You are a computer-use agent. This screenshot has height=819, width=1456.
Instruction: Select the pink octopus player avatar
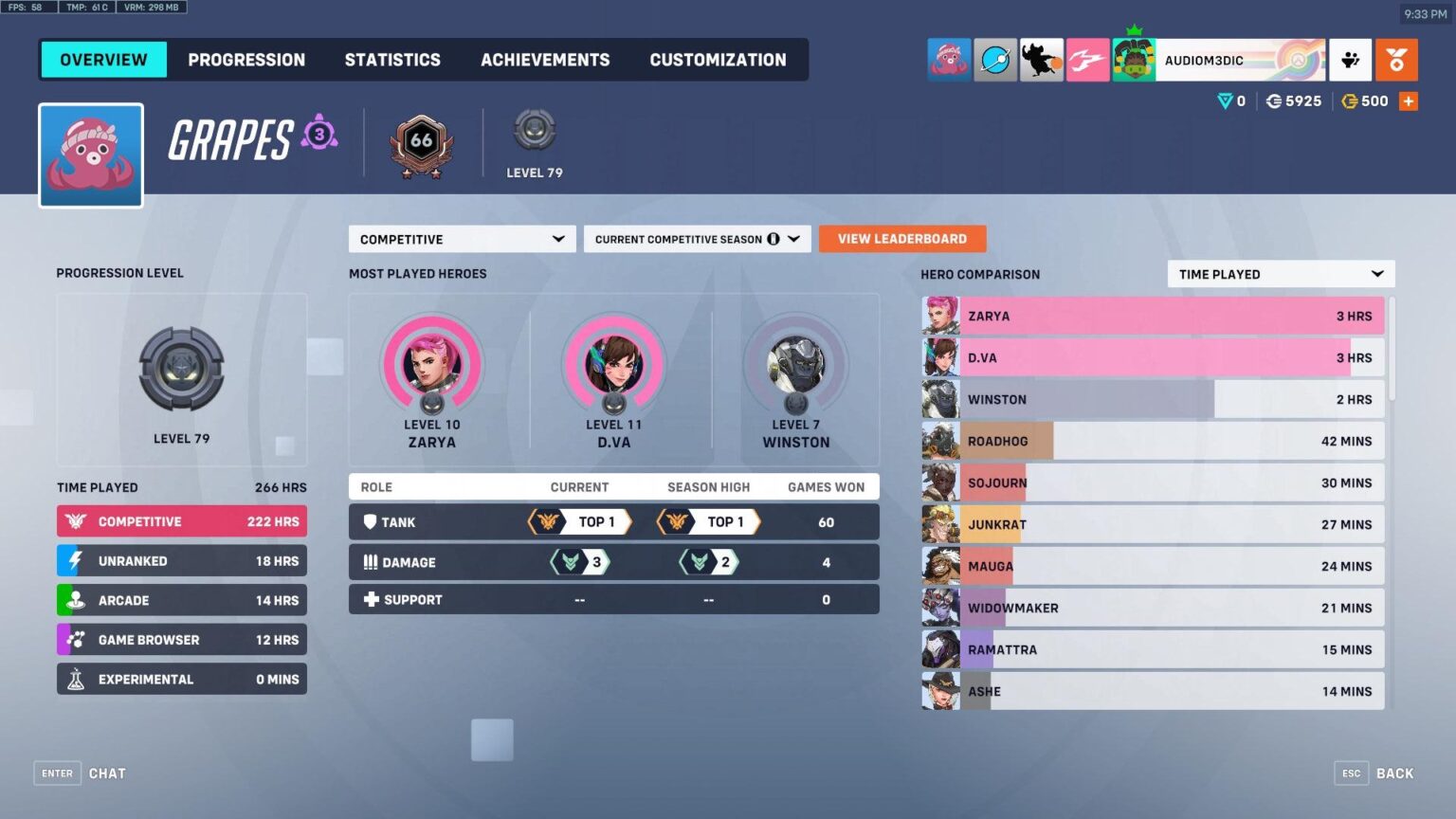tap(90, 154)
